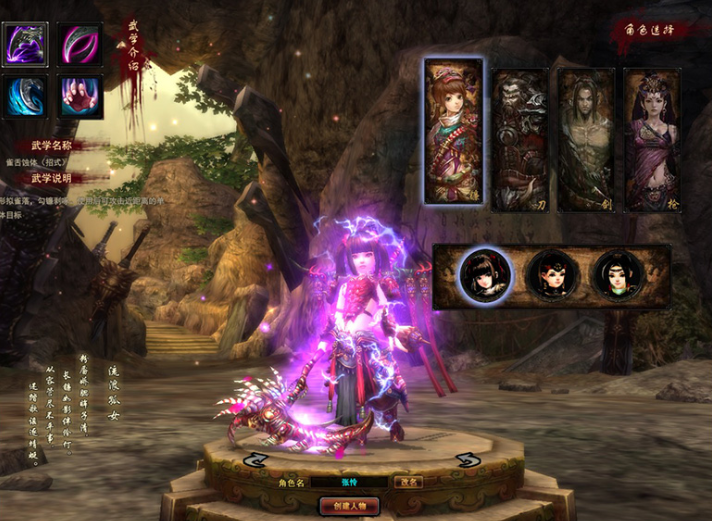This screenshot has width=712, height=521.
Task: Select the bearded 刀 blade warrior portrait
Action: tap(519, 139)
